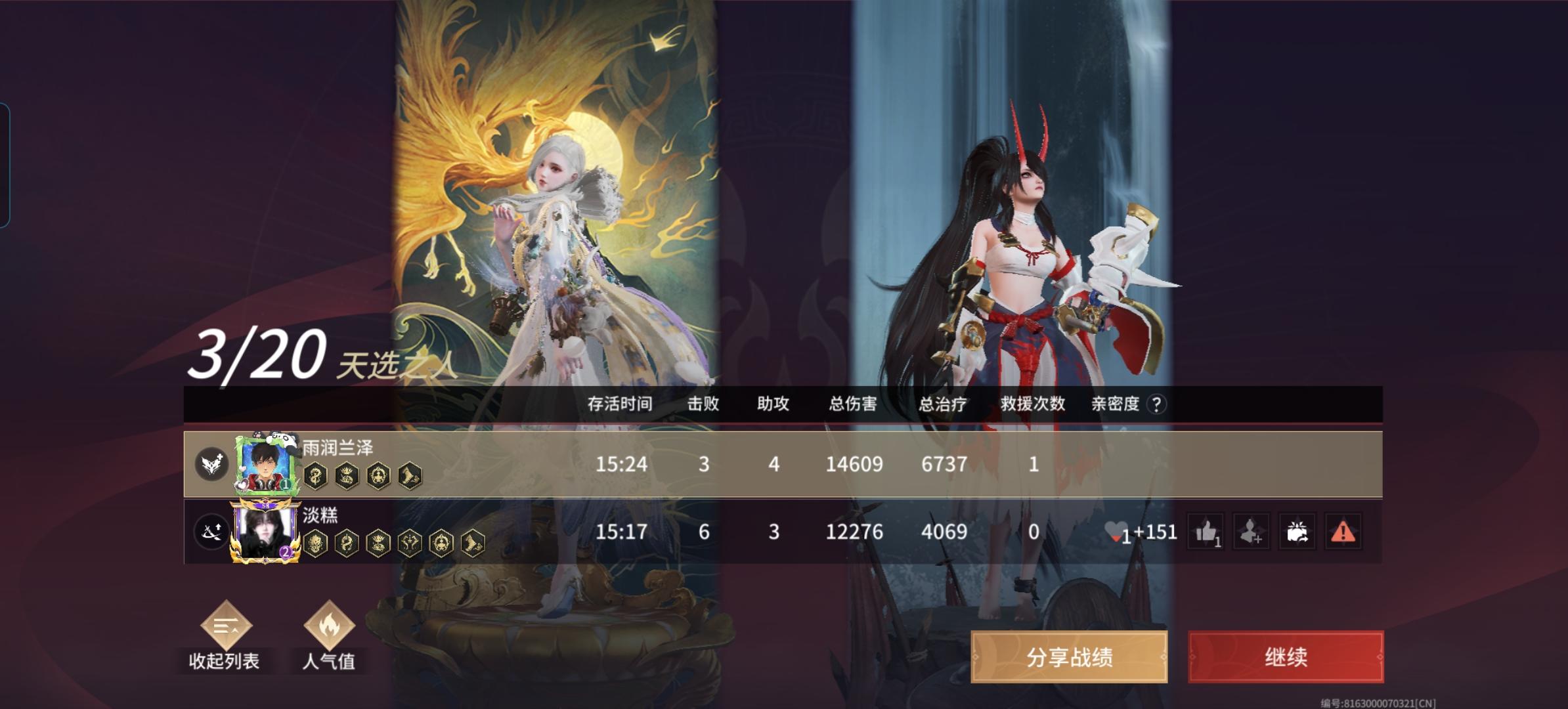Open 淡糕's SR avatar portrait

(265, 533)
